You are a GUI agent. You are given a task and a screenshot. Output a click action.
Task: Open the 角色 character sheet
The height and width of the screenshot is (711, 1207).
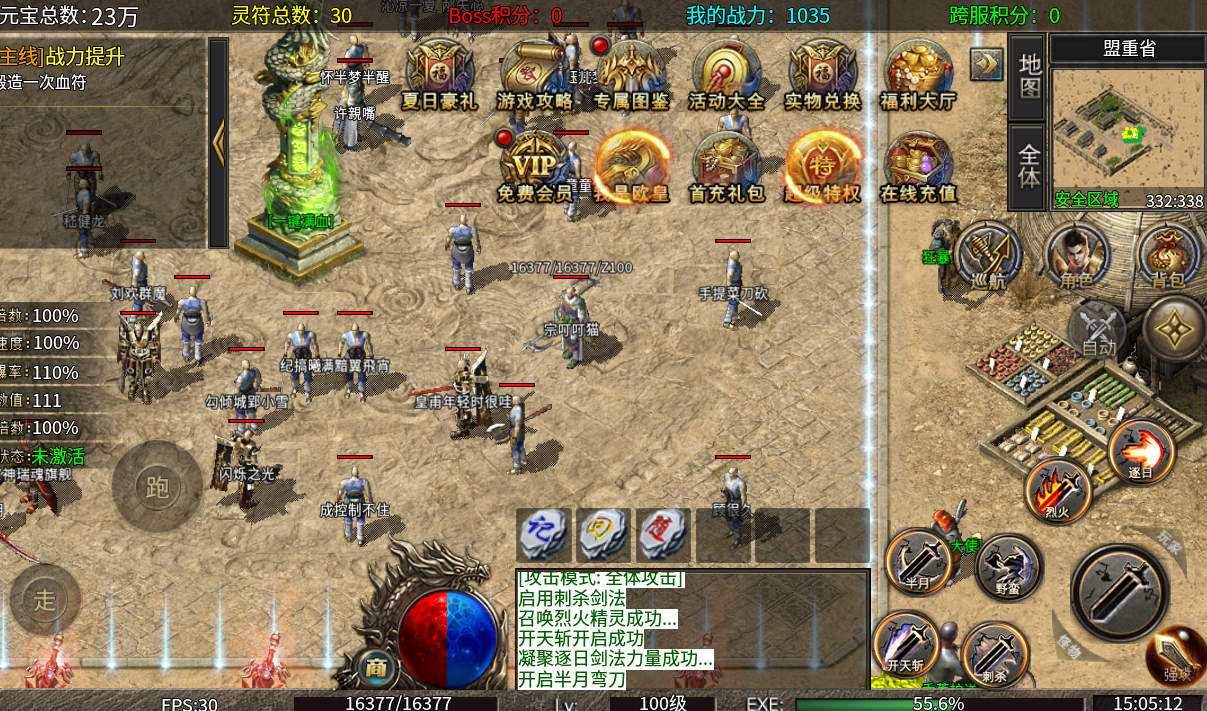point(1076,254)
